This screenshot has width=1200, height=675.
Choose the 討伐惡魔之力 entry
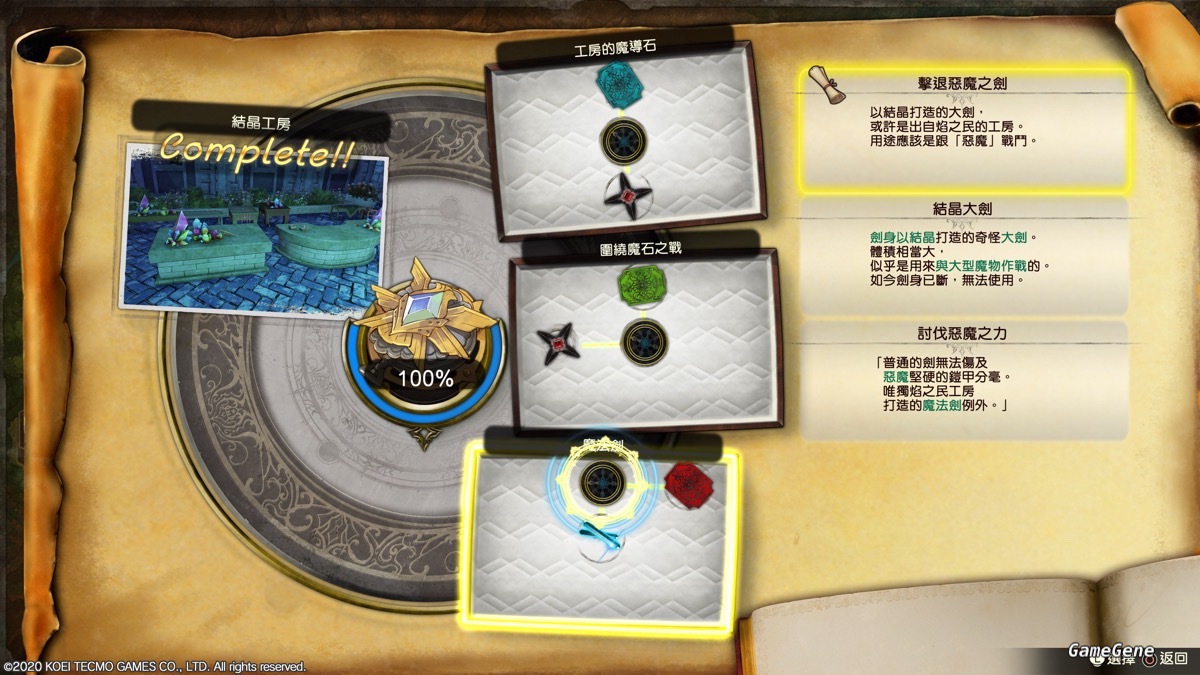point(966,380)
